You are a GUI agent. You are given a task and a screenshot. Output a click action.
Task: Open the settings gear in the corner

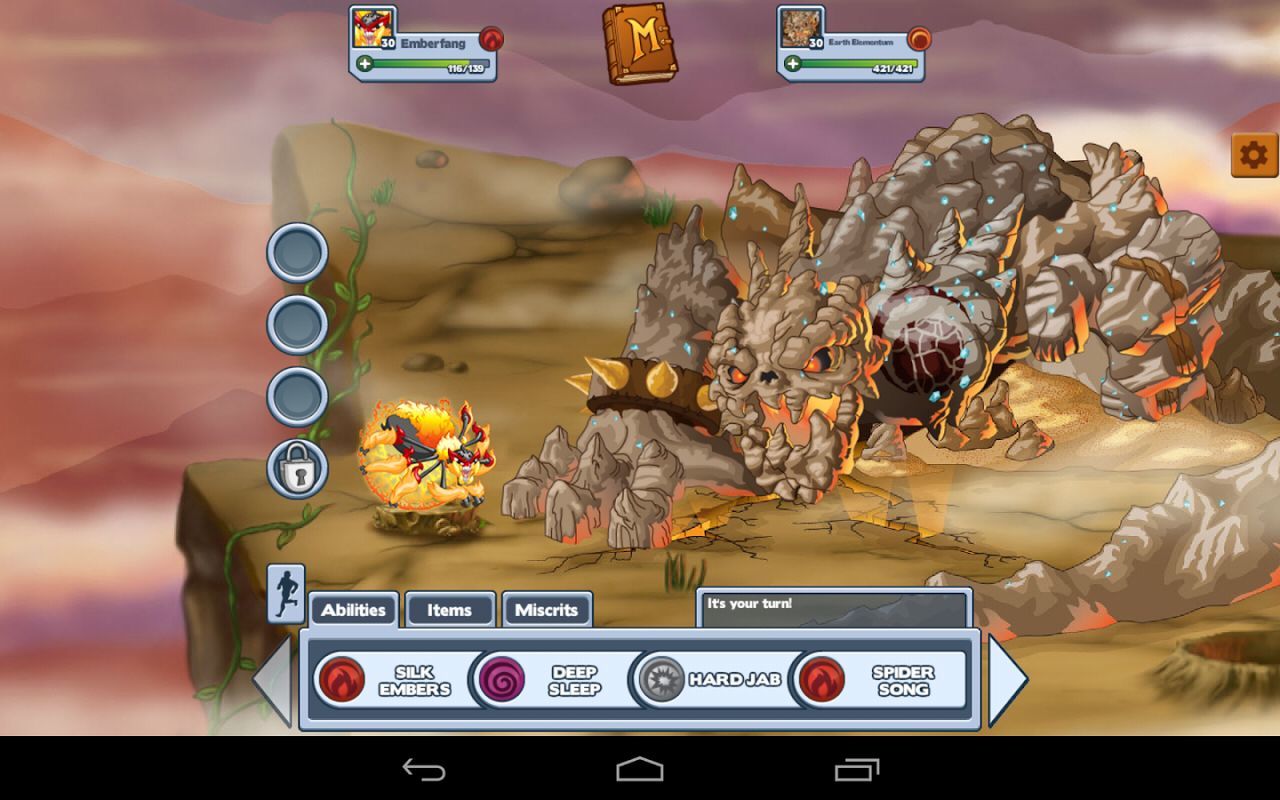[1256, 155]
